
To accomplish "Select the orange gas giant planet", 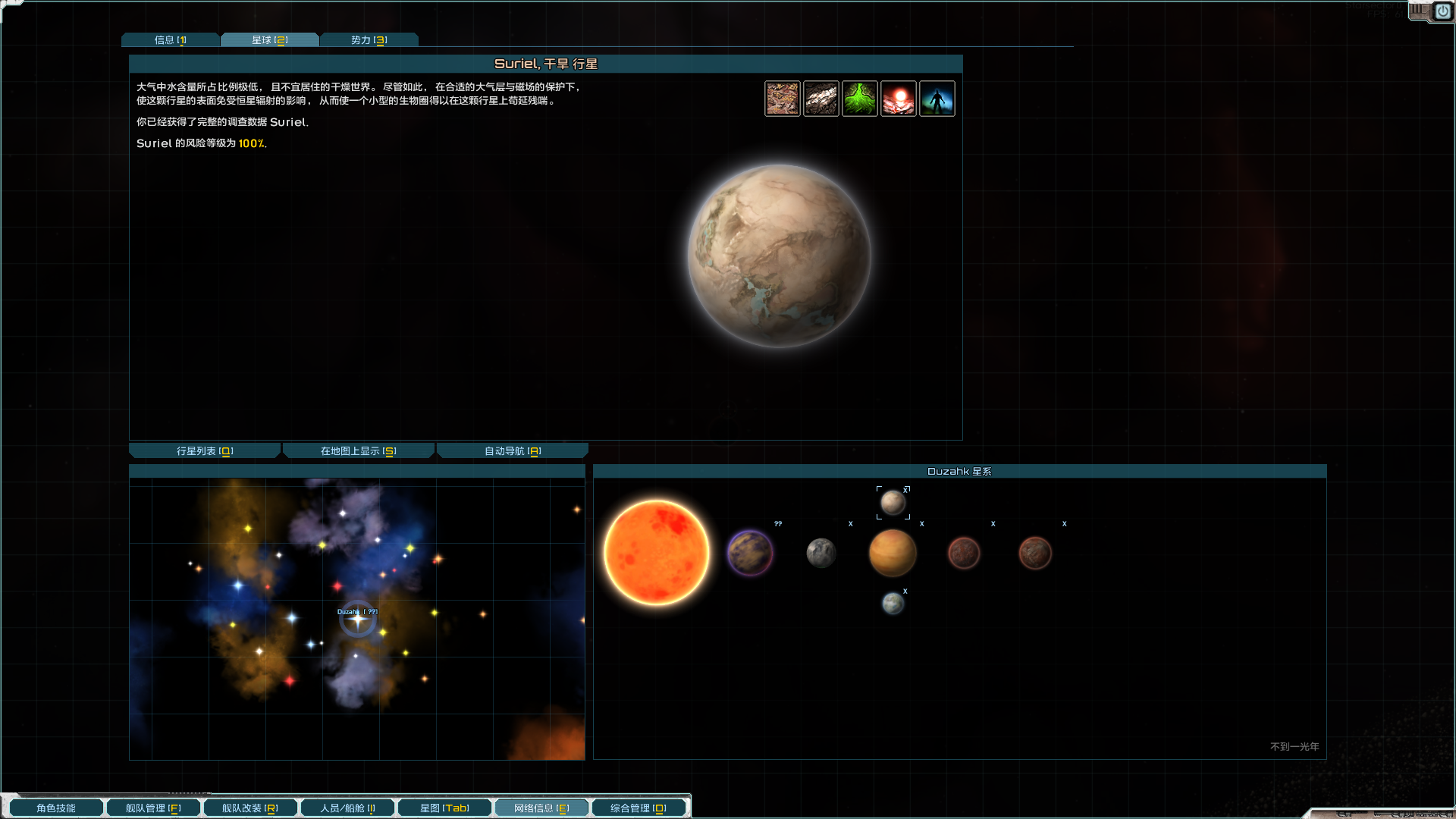I will pyautogui.click(x=893, y=553).
